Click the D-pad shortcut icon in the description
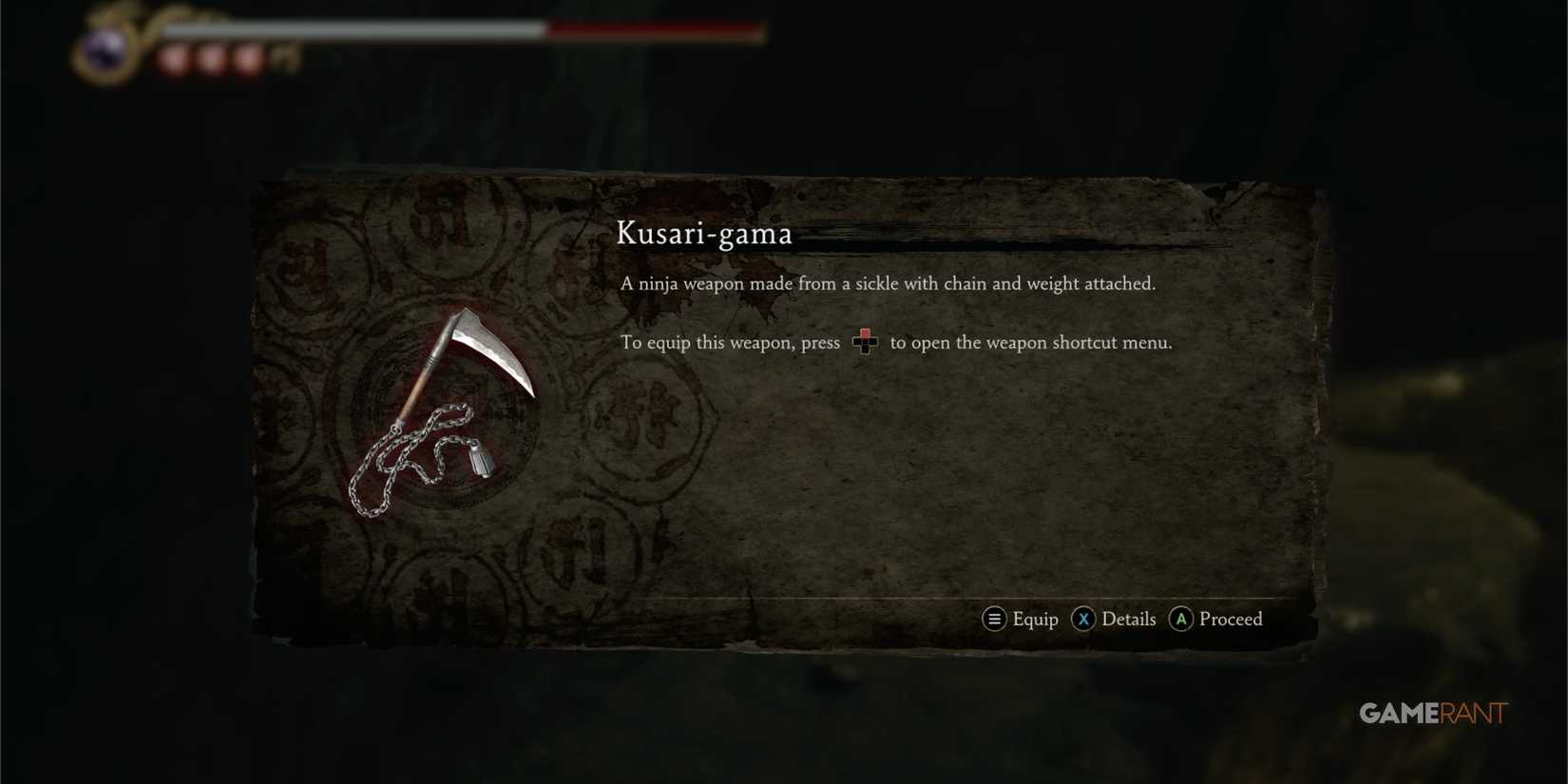The height and width of the screenshot is (784, 1568). pos(865,342)
